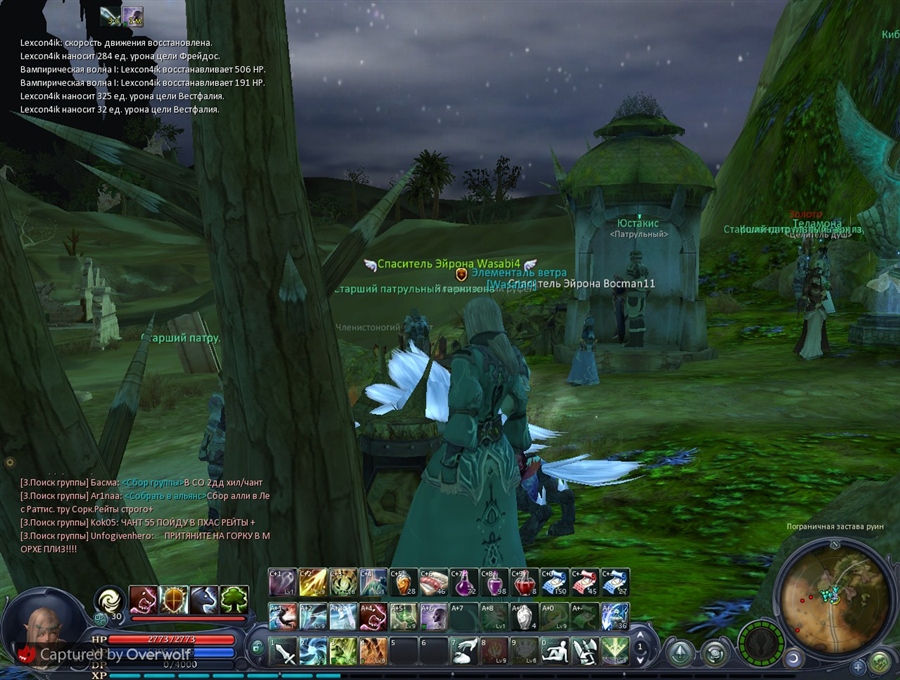Screen dimensions: 900x680
Task: Click the red roaring beast buff icon
Action: click(144, 599)
